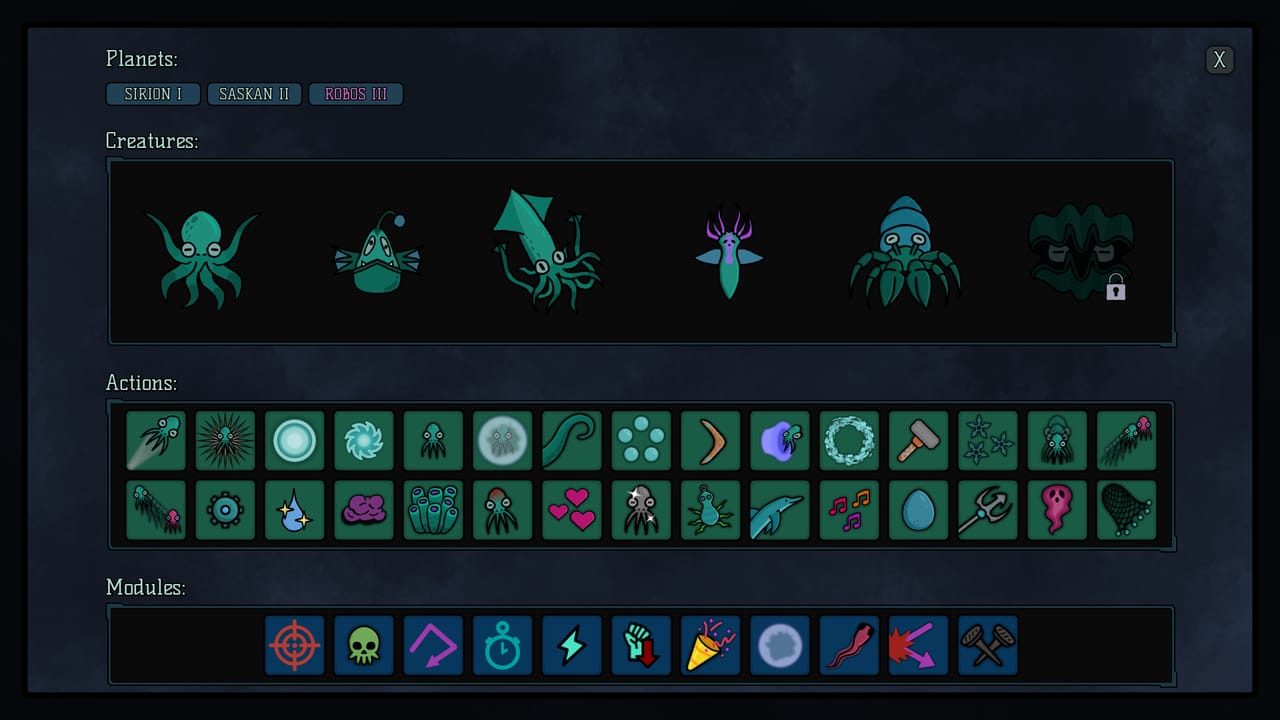Select the blue egg action
This screenshot has height=720, width=1280.
918,509
